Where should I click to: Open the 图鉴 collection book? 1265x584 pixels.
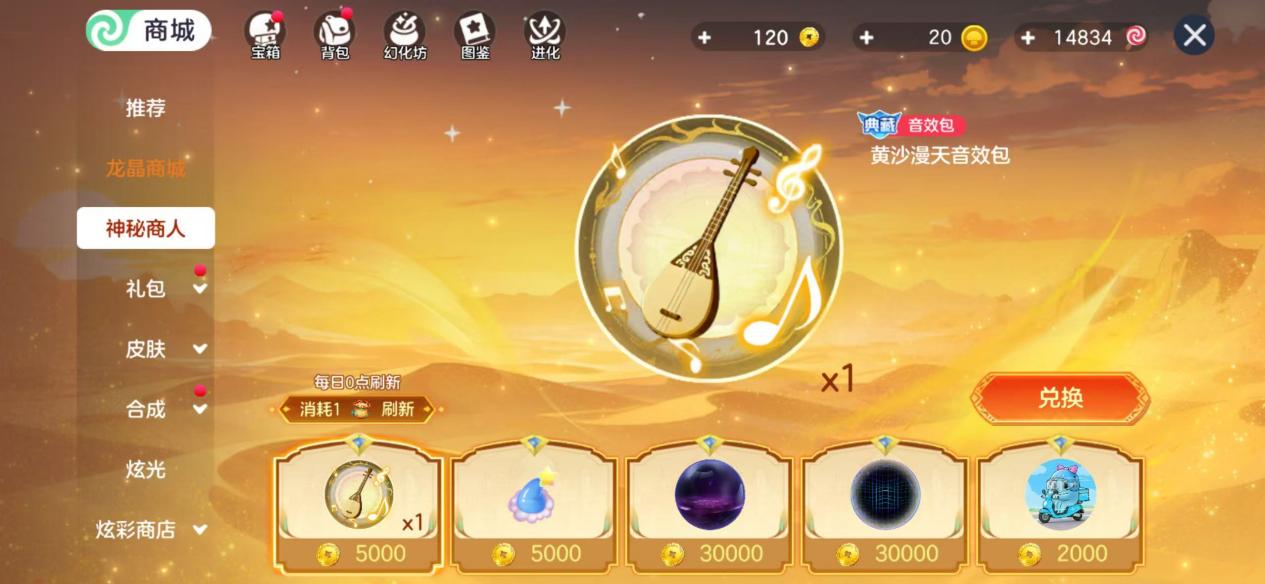pos(475,35)
